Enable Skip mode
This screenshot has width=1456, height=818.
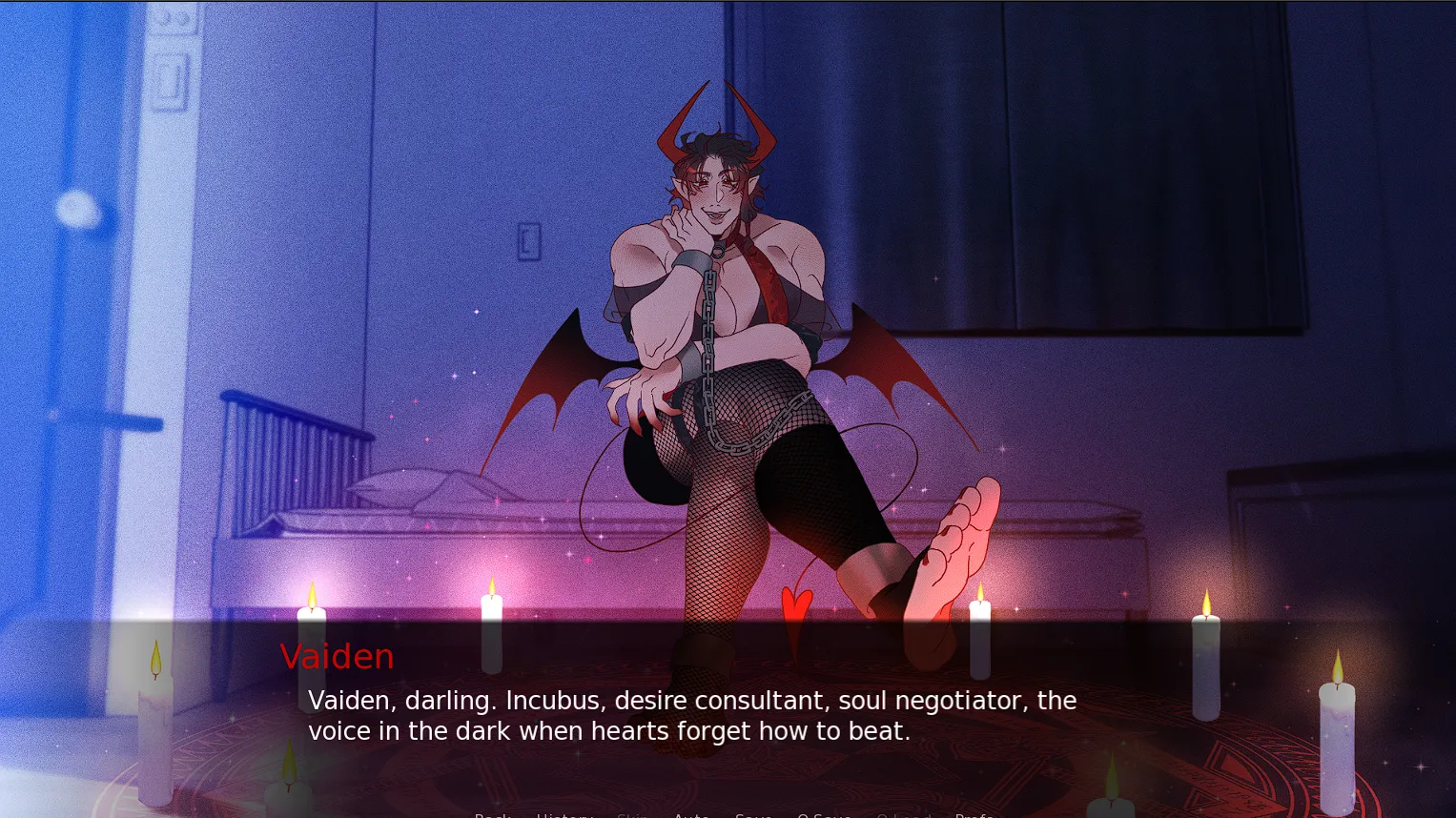coord(633,815)
